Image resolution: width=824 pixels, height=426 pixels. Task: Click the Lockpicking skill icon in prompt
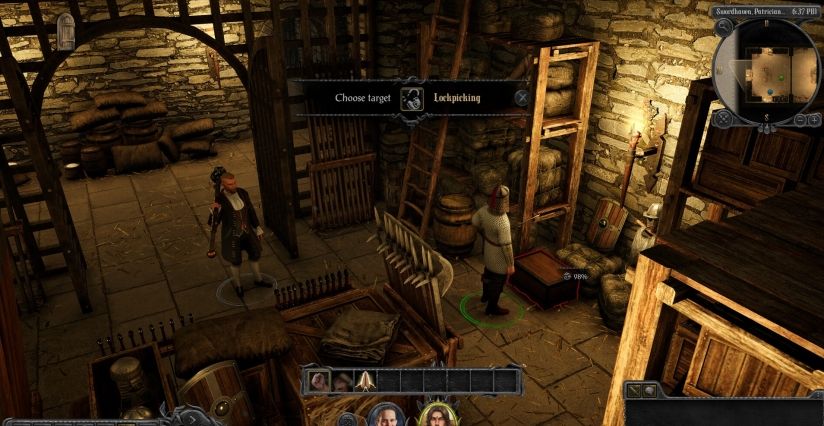pos(410,98)
